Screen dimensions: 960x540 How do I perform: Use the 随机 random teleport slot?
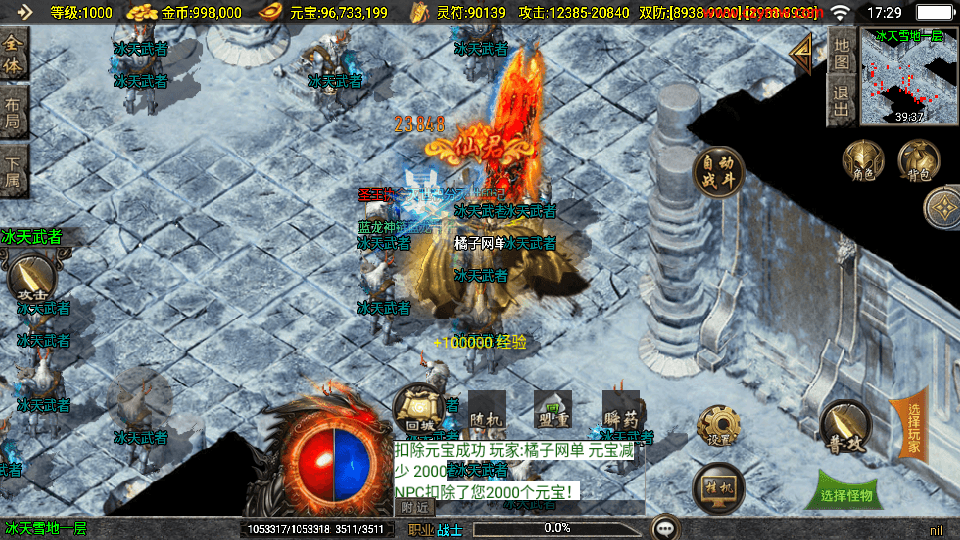487,410
